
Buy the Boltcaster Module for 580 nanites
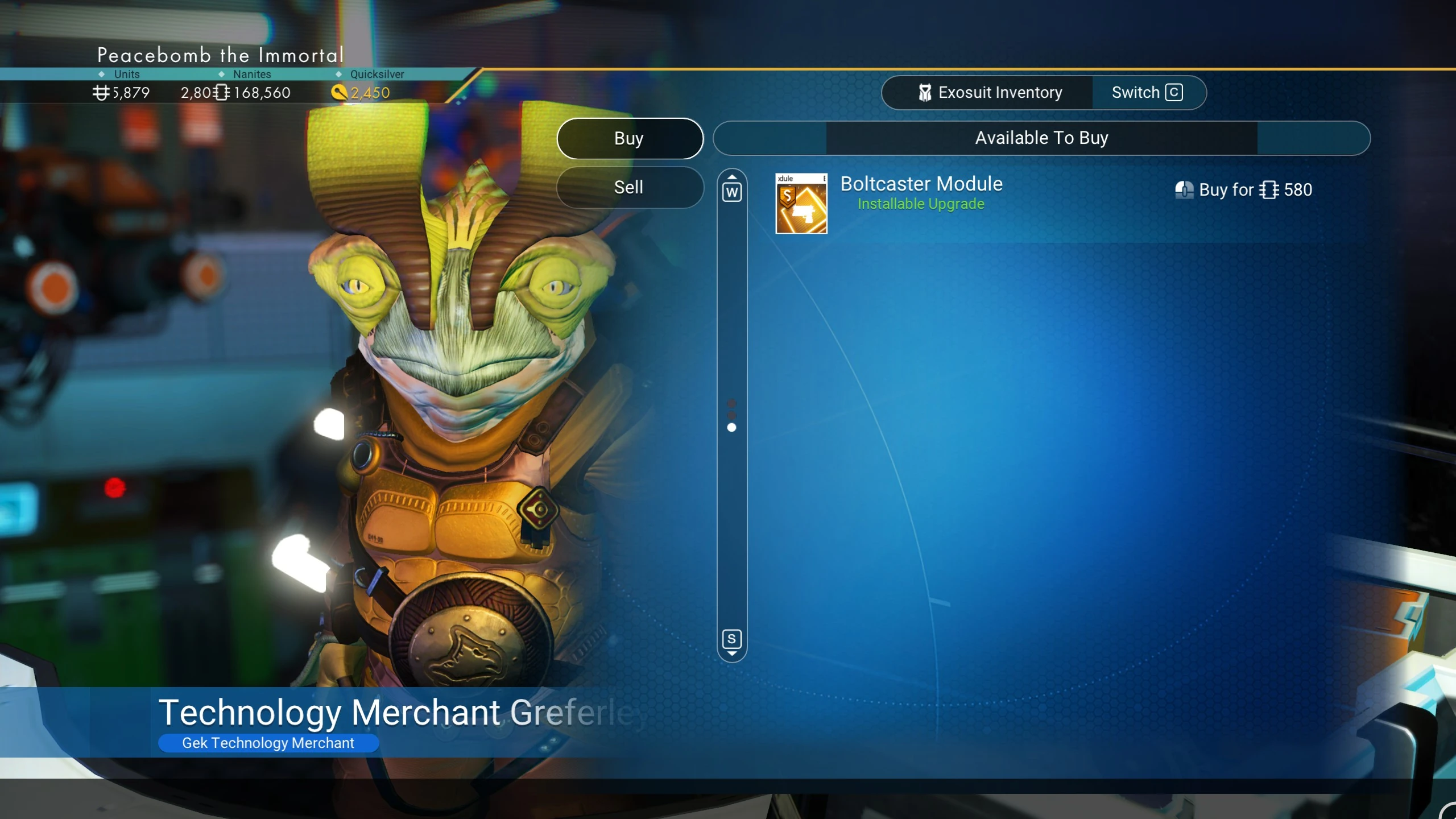[1244, 190]
